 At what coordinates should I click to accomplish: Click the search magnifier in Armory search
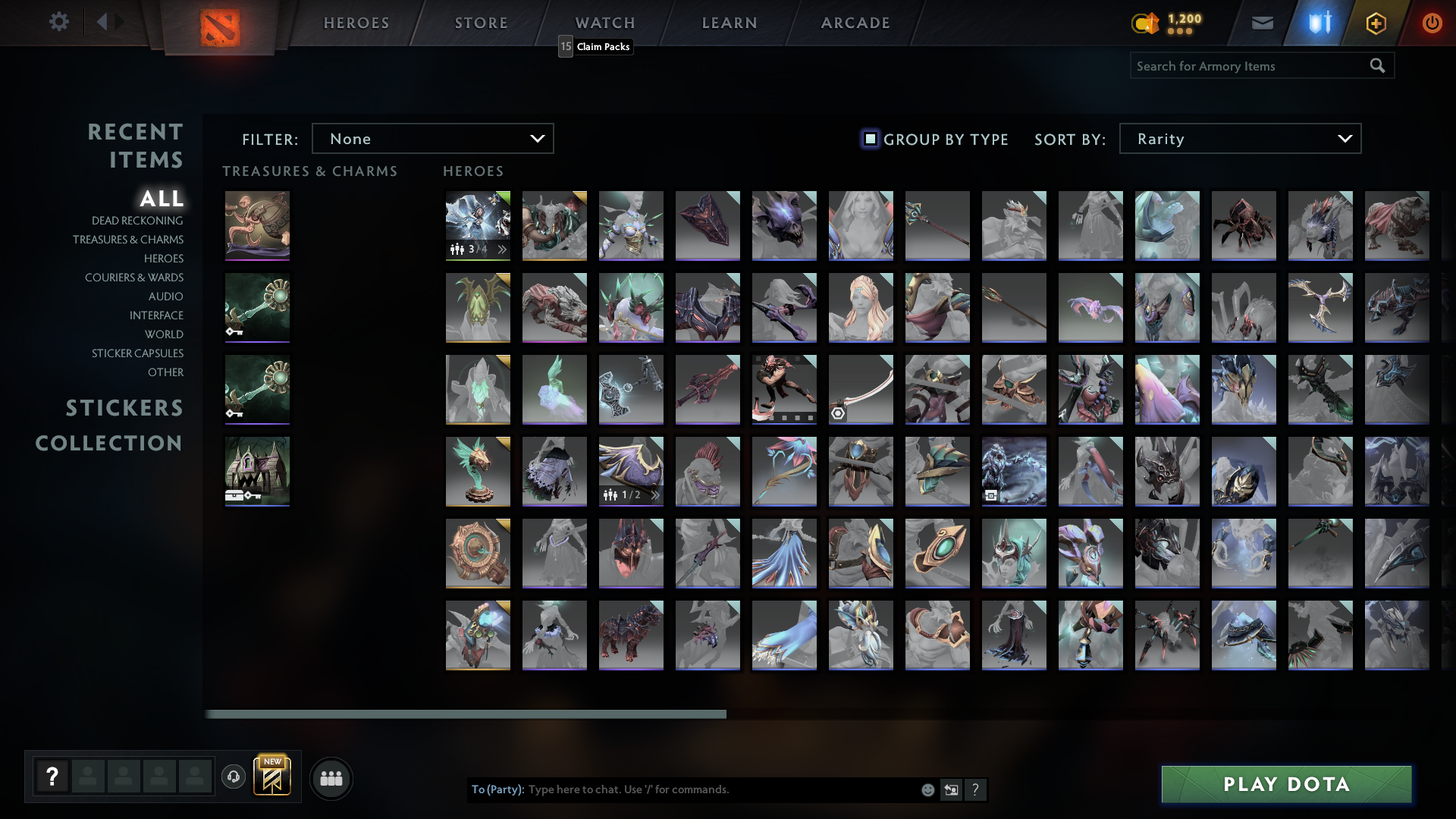tap(1377, 66)
